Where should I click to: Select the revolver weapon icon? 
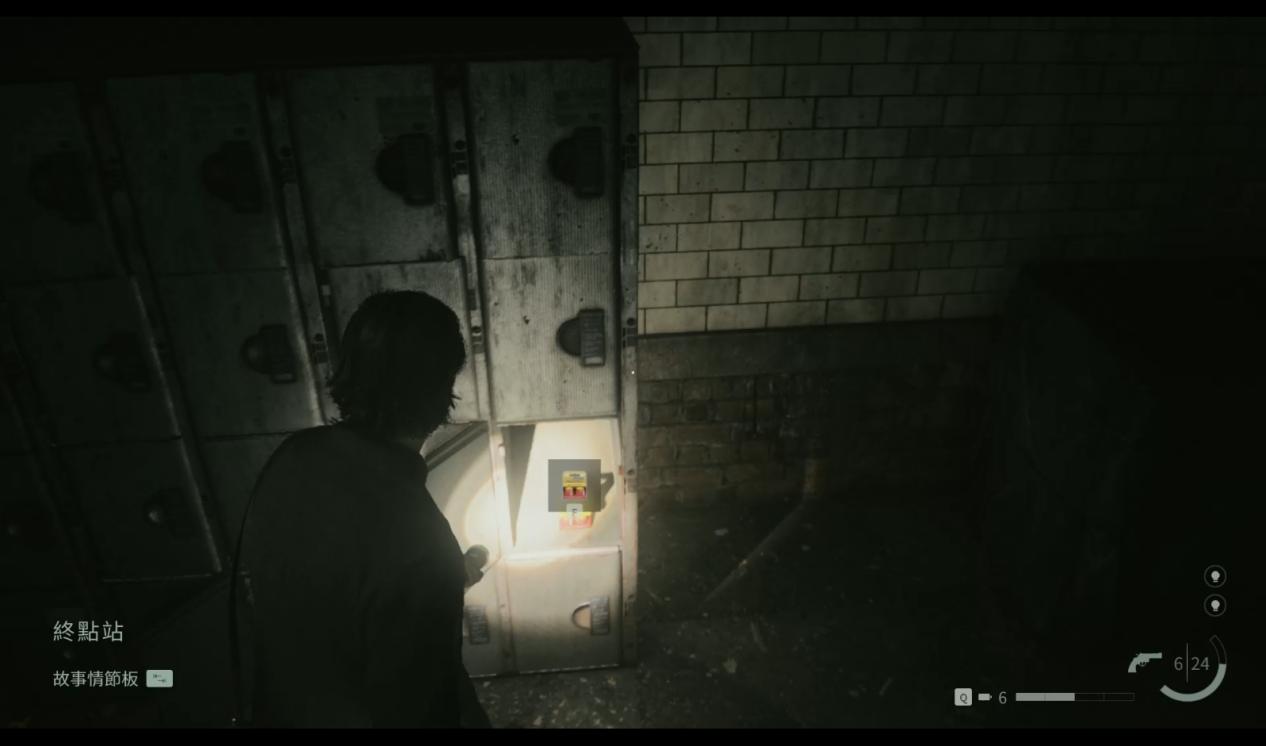[1144, 662]
